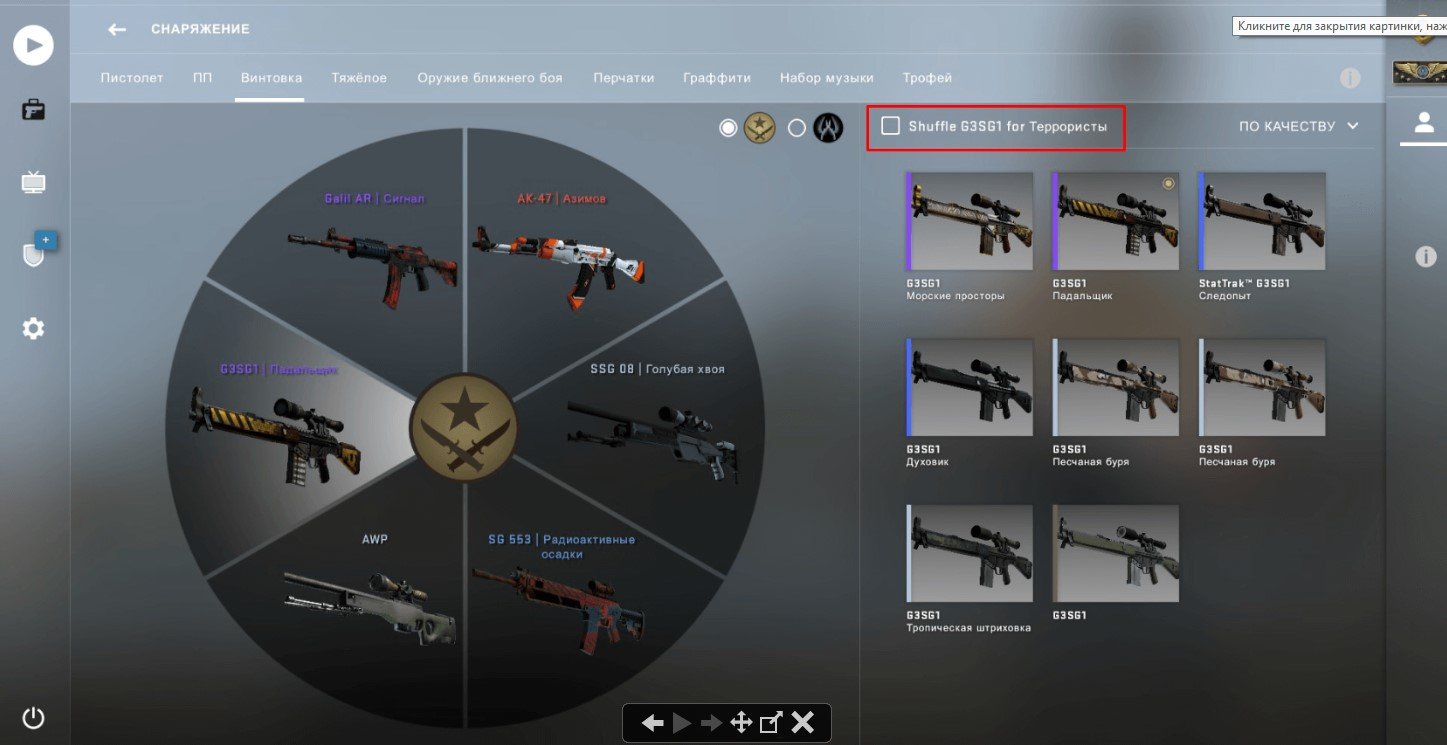The width and height of the screenshot is (1447, 745).
Task: Show the Перчатки tab
Action: click(623, 78)
